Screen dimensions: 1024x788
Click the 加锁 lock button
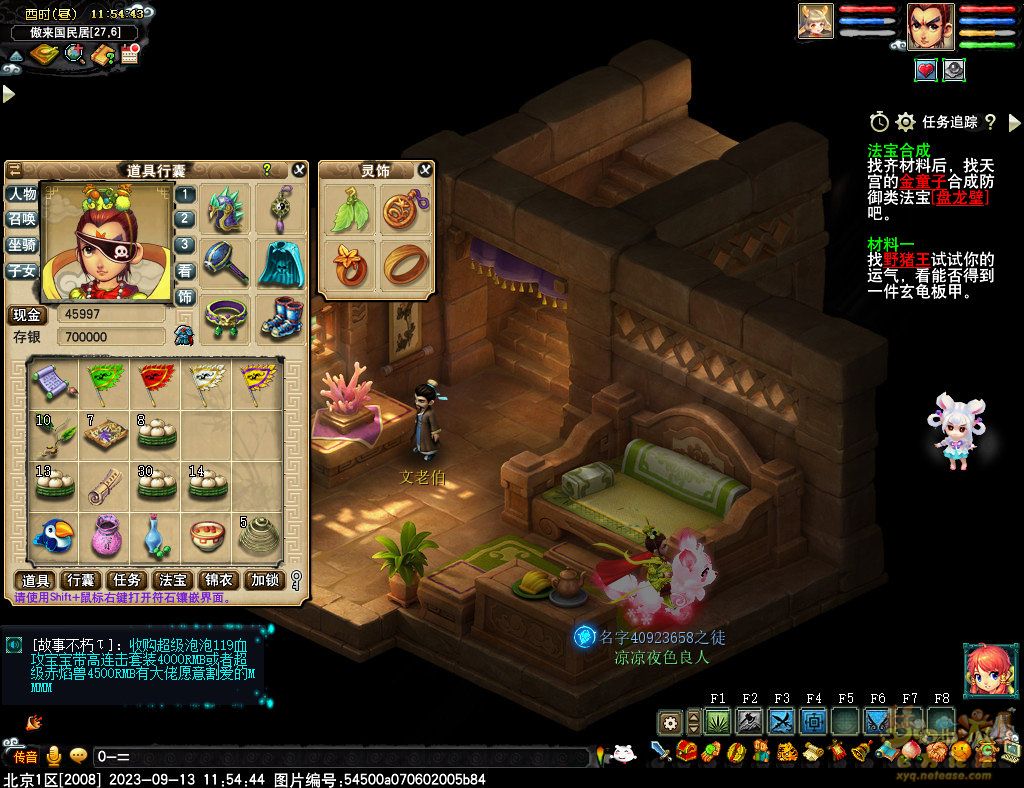265,580
